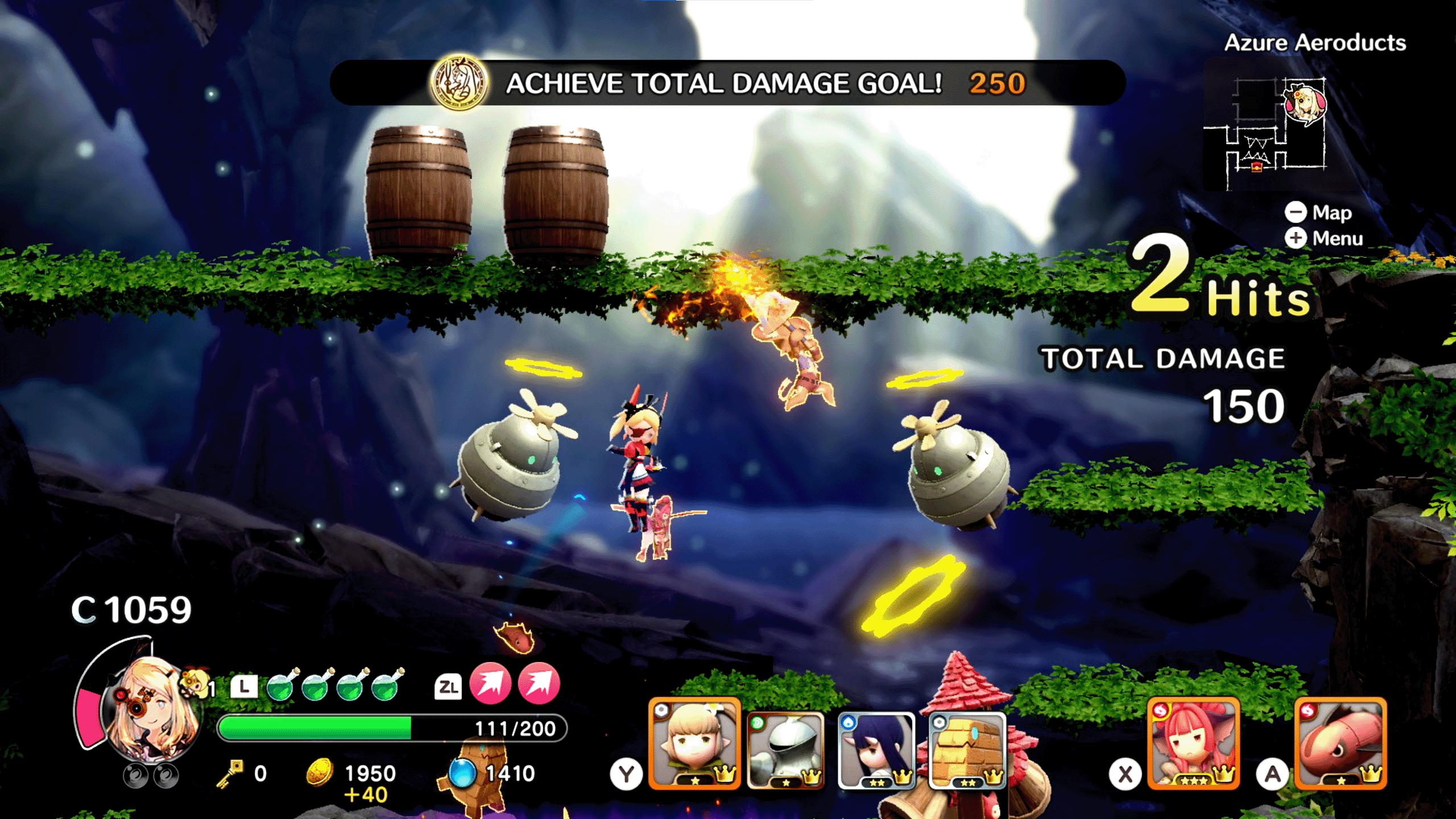Pick the yellow brick golem ally card
1456x819 pixels.
pos(967,750)
